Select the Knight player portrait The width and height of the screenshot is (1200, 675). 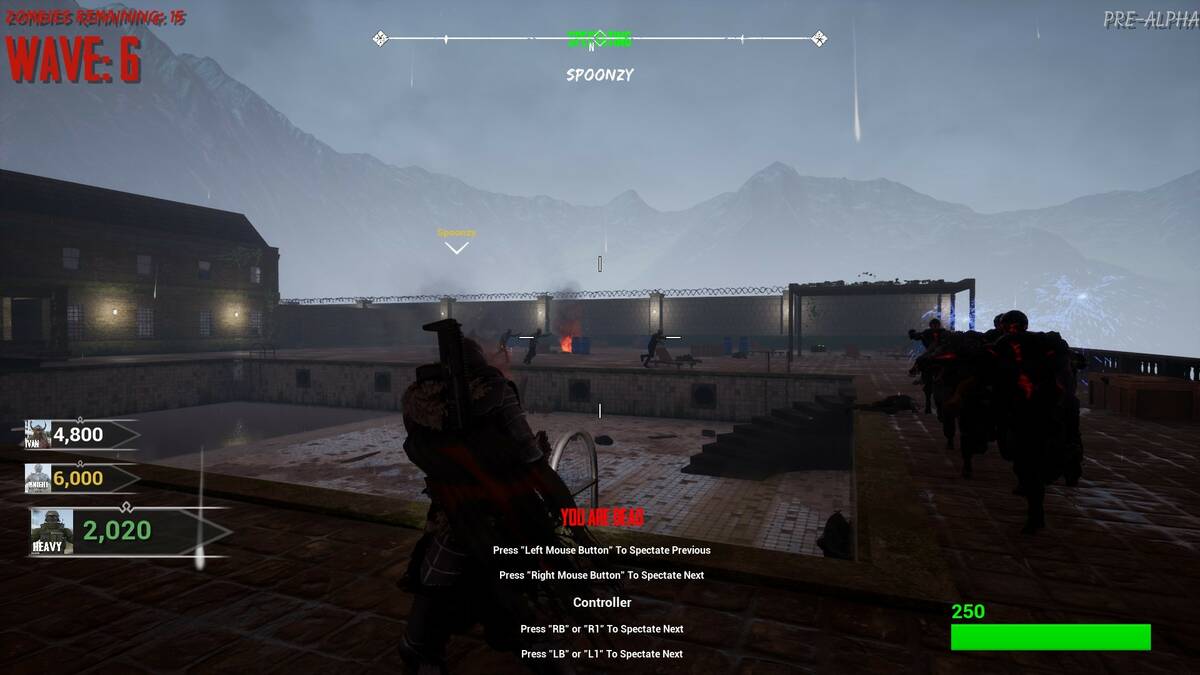point(38,478)
